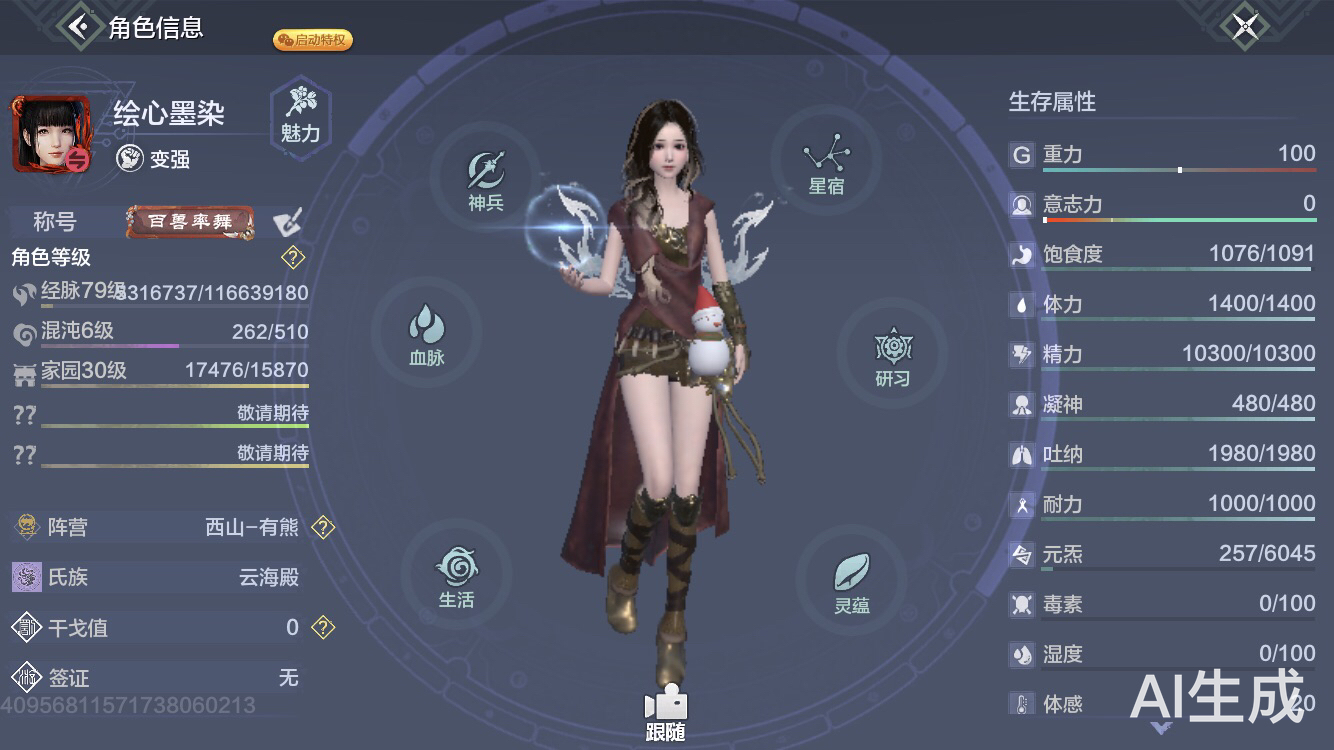Viewport: 1334px width, 750px height.
Task: Click the character avatar portrait
Action: tap(52, 133)
